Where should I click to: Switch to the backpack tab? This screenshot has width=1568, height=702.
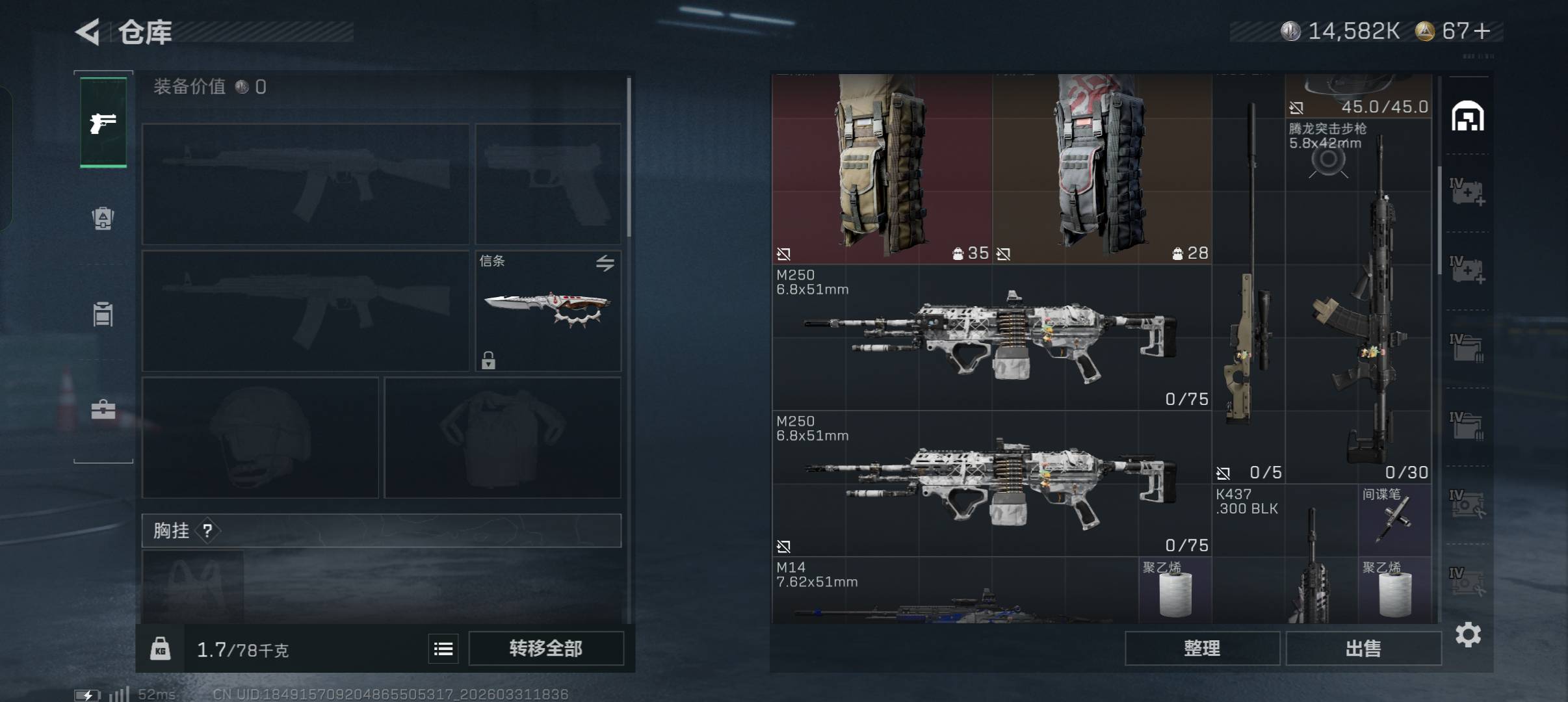[x=103, y=218]
